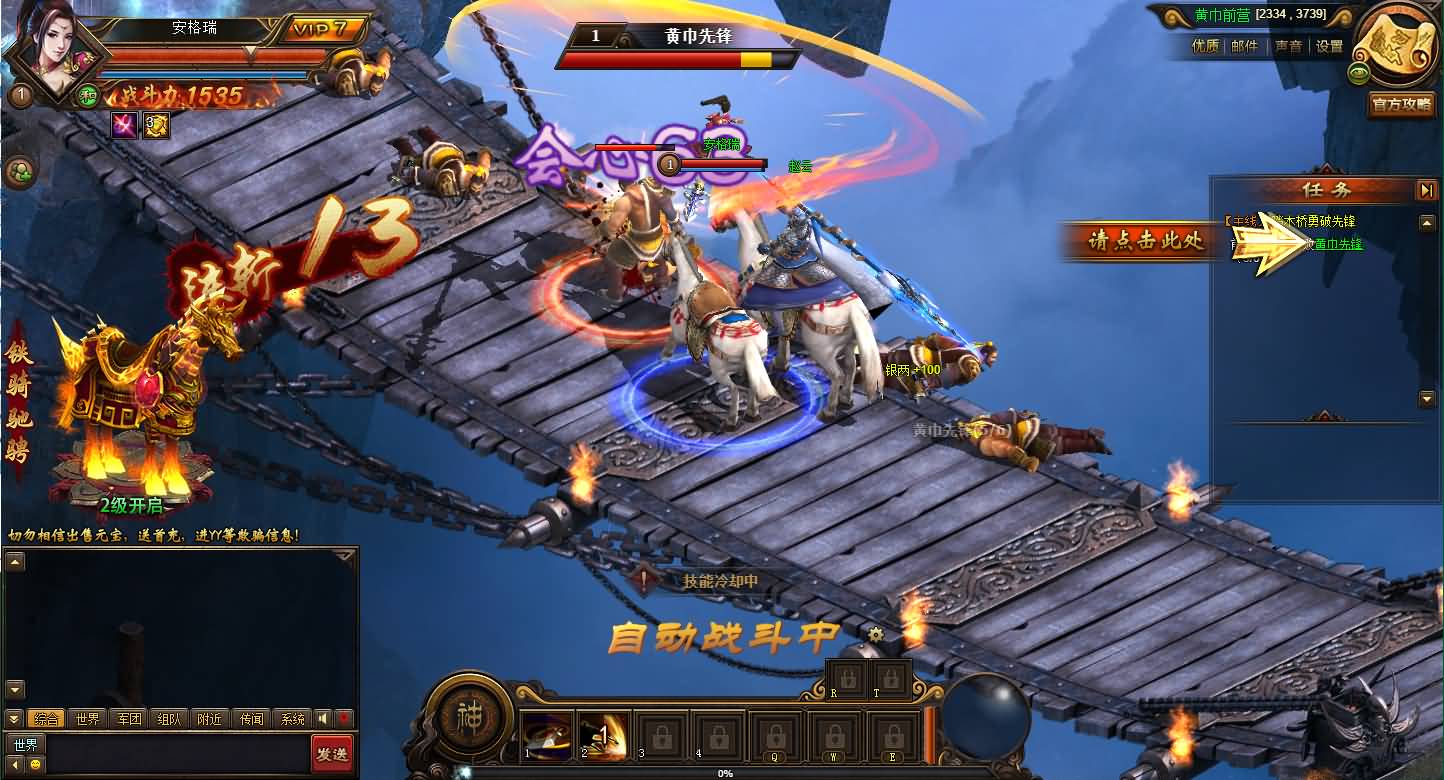Screen dimensions: 1444x780
Task: Open the scroll world map icon
Action: [x=1397, y=46]
